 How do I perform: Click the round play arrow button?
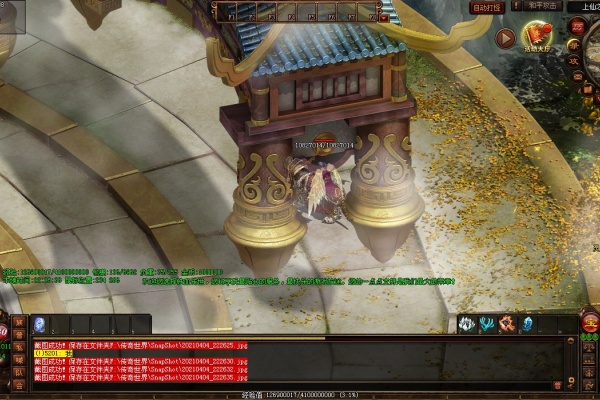click(505, 39)
